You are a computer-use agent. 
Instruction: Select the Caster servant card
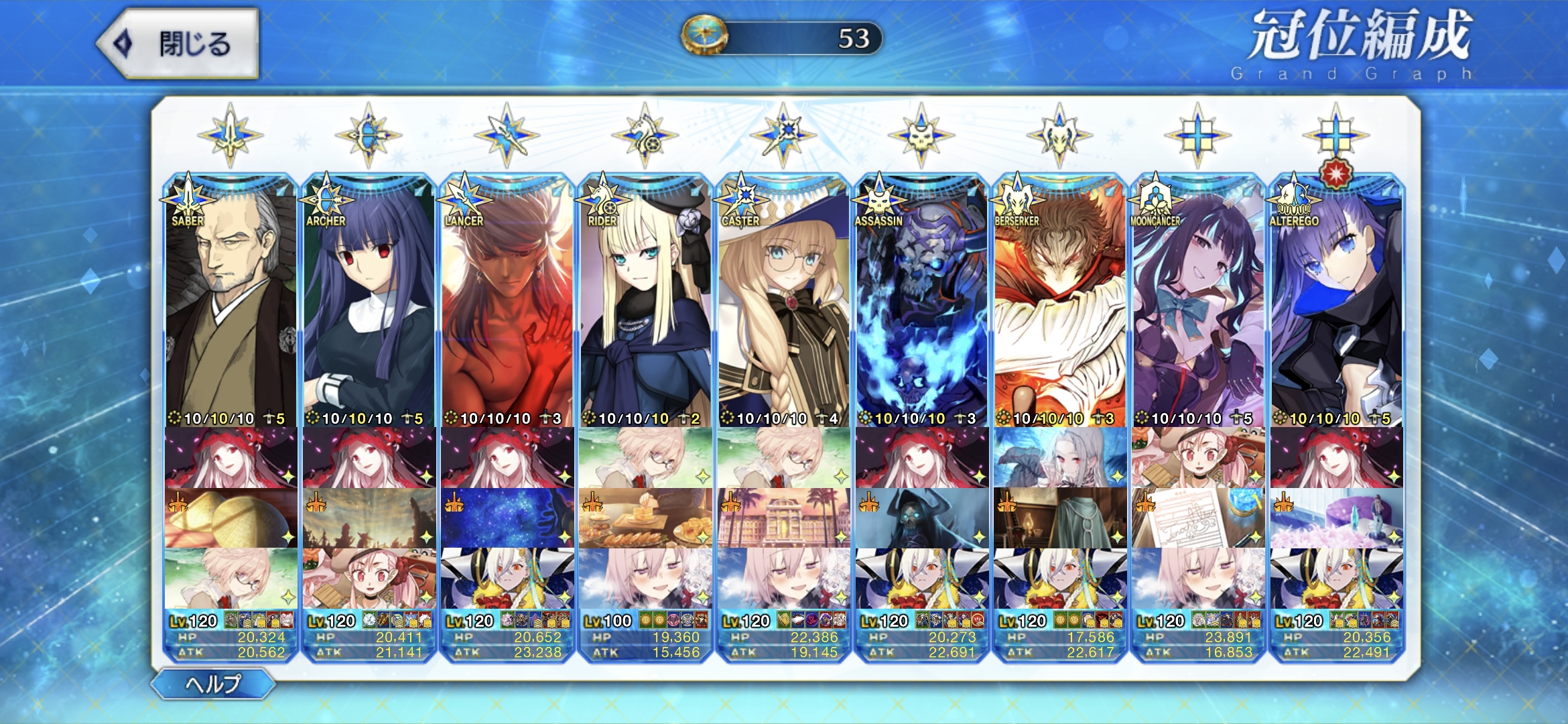tap(783, 302)
